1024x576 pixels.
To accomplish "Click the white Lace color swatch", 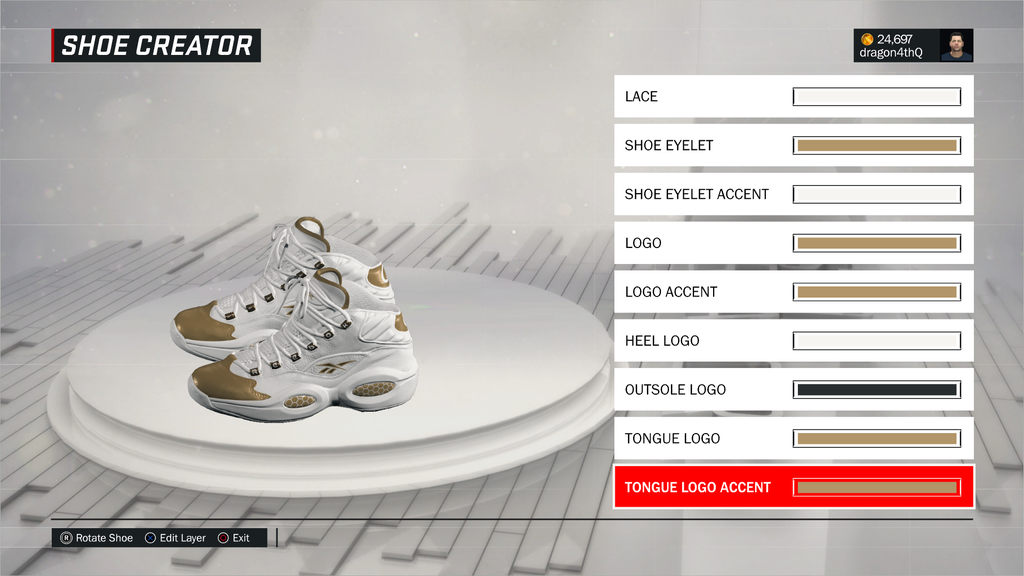I will [876, 97].
